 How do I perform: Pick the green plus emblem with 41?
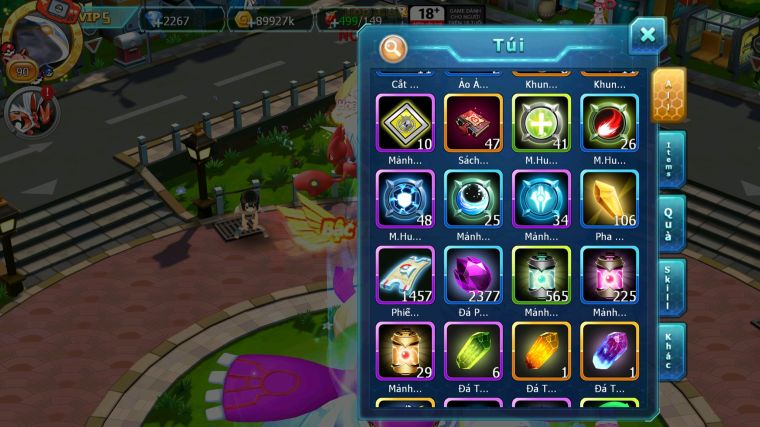pos(541,124)
